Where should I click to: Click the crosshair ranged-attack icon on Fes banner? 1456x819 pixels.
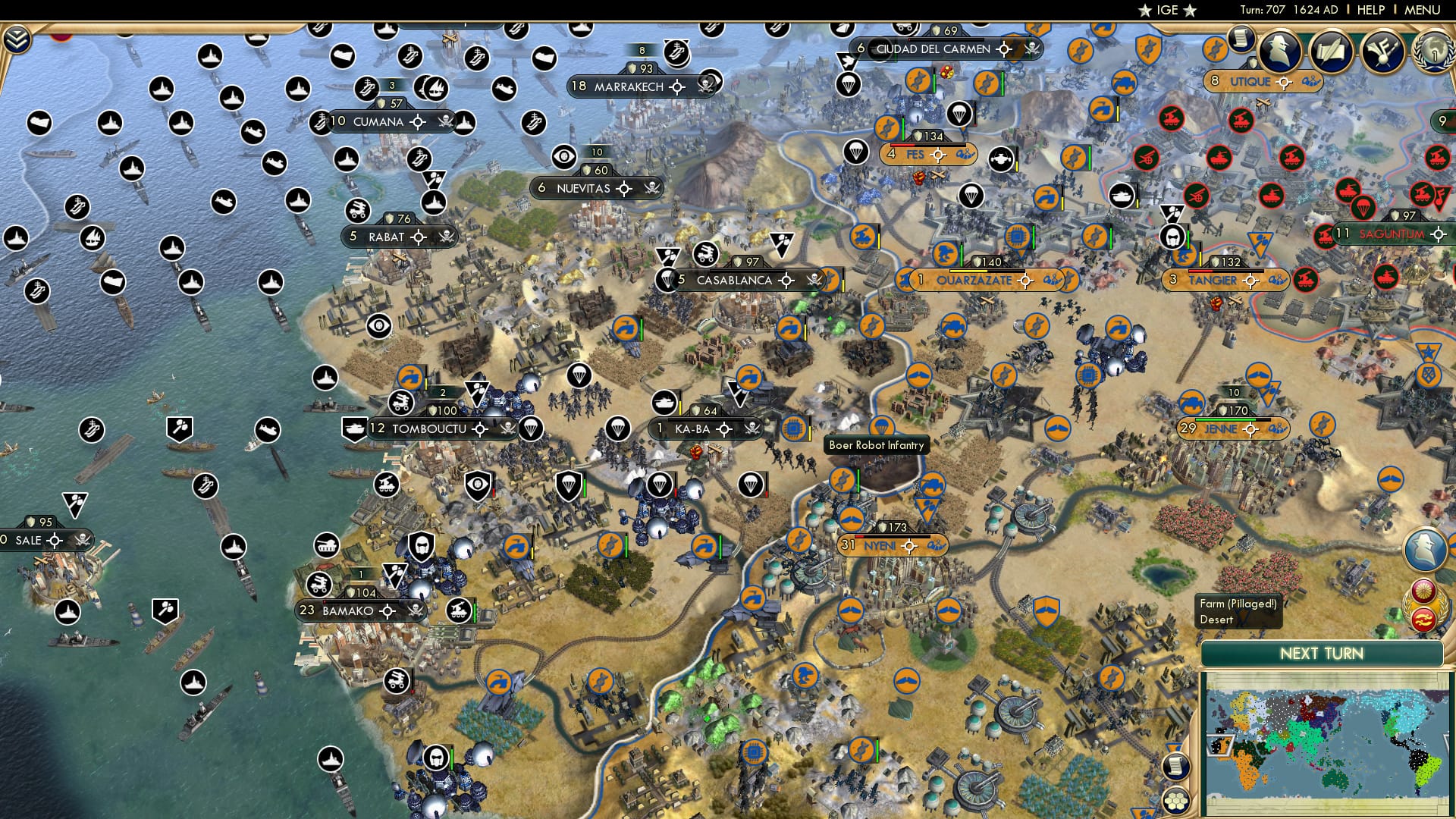(938, 155)
